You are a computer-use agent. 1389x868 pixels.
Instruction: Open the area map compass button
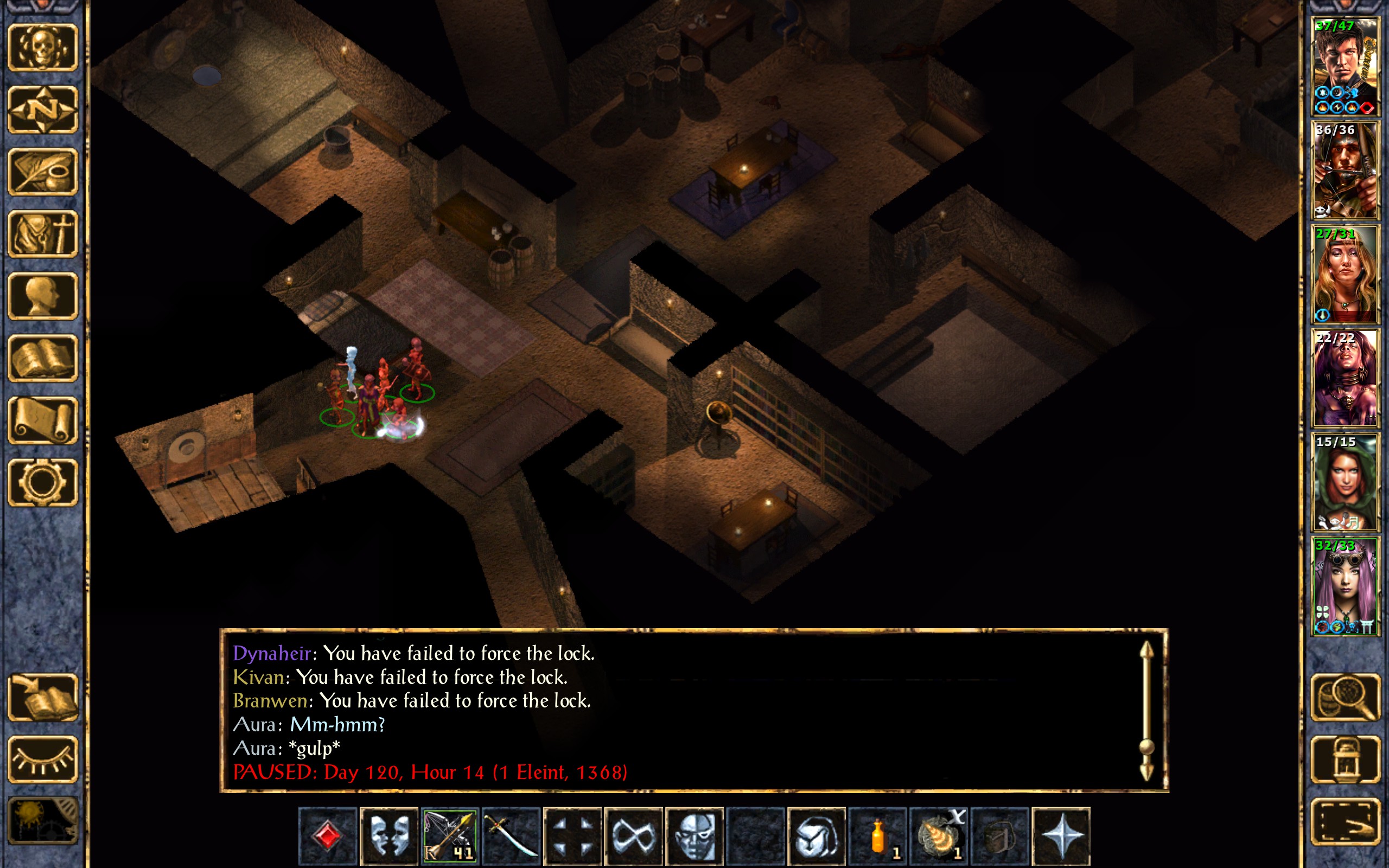point(42,110)
